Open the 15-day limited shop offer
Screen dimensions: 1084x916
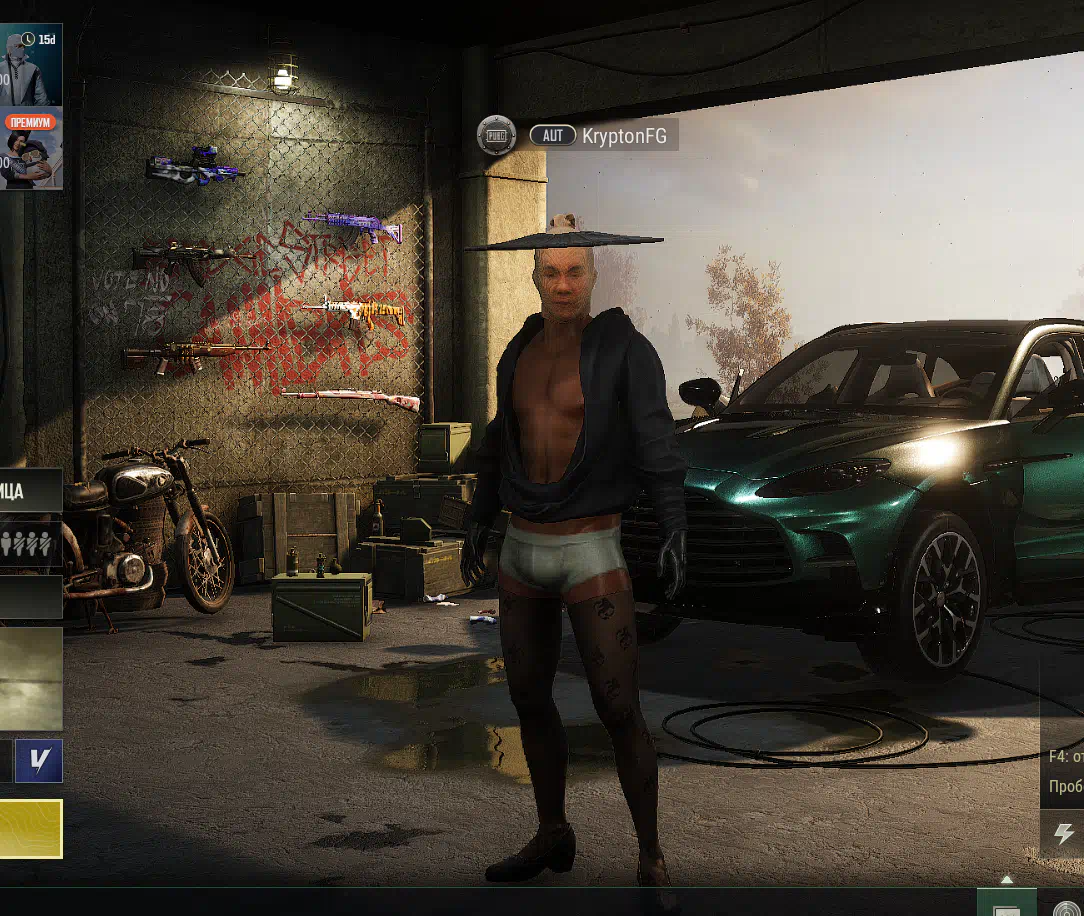pyautogui.click(x=30, y=65)
